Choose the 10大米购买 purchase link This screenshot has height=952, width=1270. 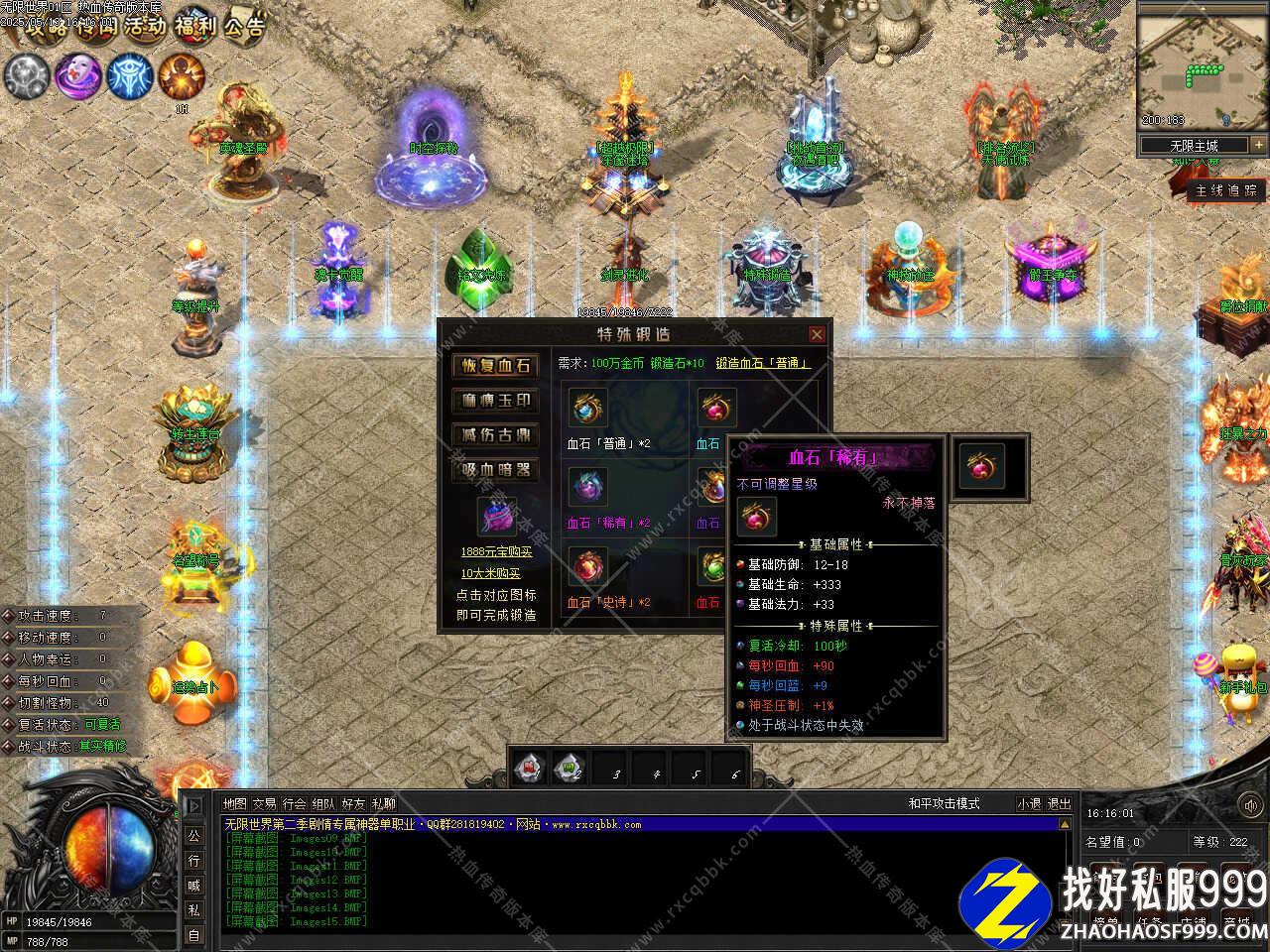(x=491, y=573)
